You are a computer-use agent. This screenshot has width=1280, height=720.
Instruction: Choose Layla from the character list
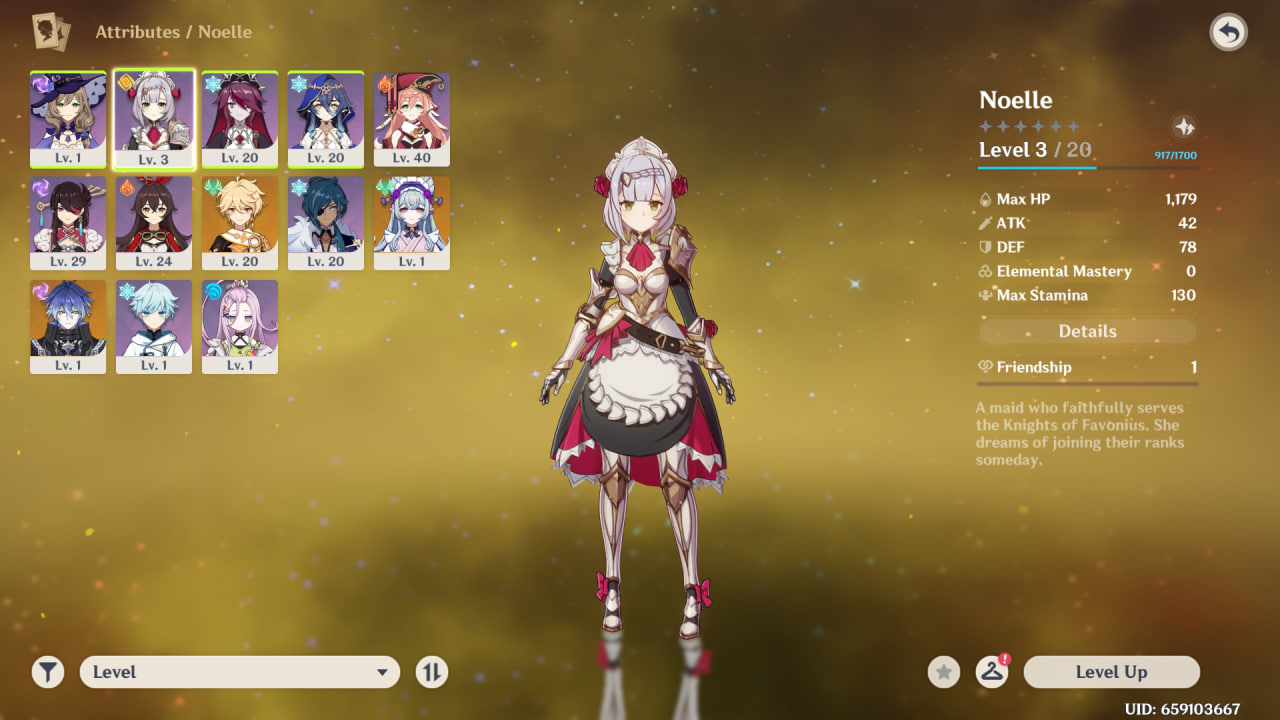326,118
